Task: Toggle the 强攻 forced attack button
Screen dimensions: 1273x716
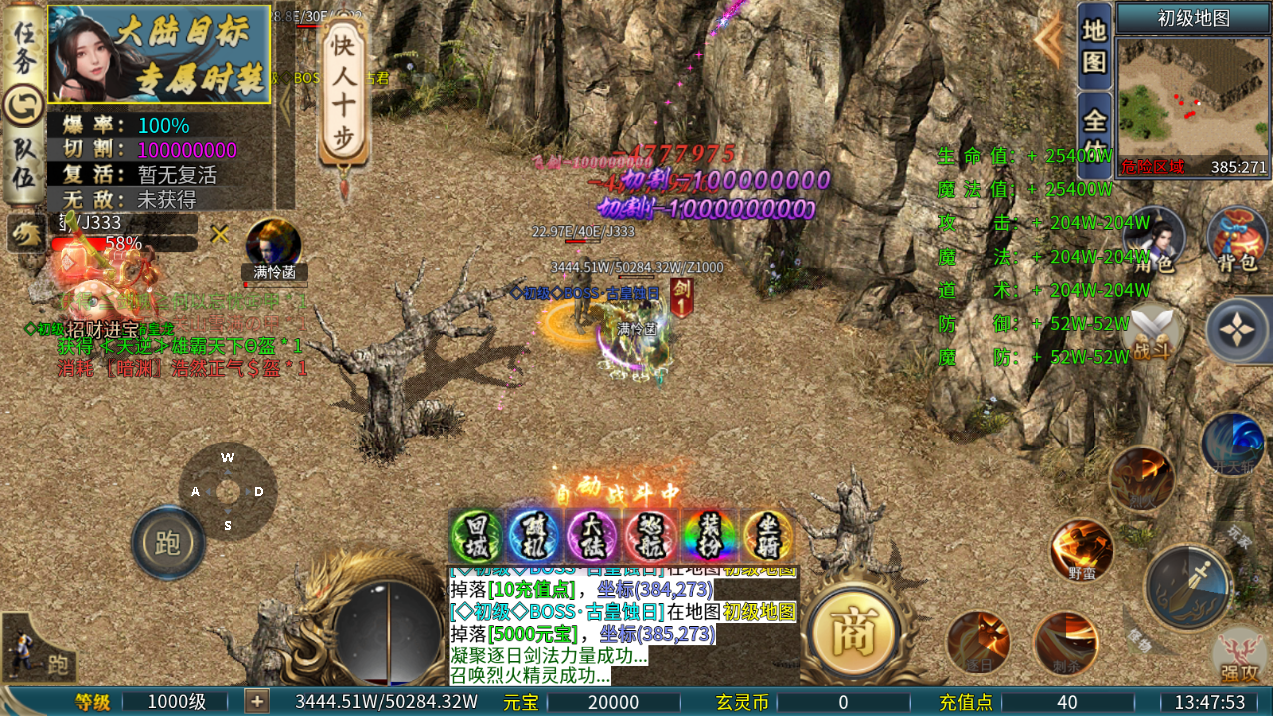Action: click(1240, 655)
